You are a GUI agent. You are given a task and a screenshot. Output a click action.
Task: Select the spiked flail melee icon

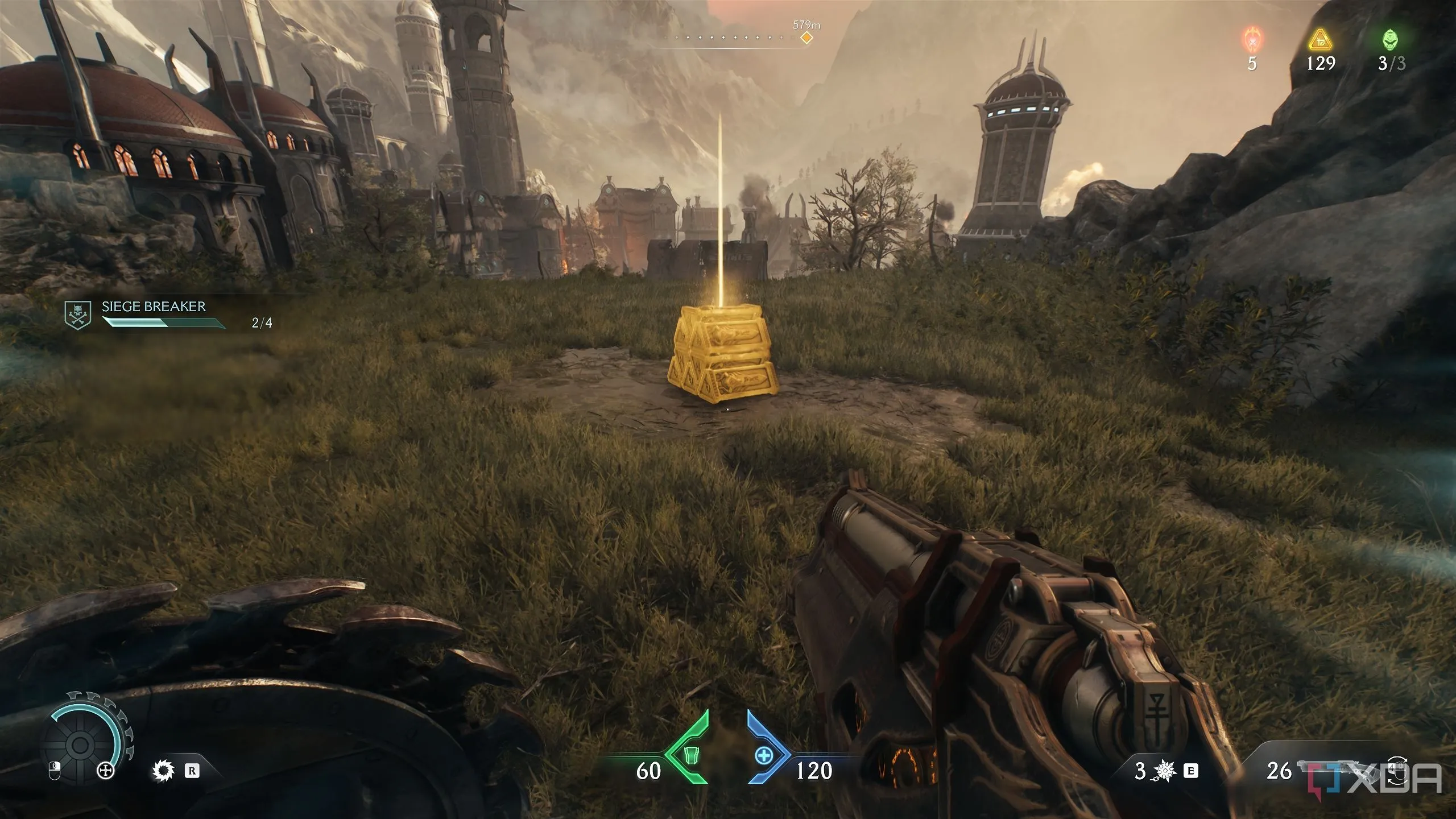[1165, 771]
